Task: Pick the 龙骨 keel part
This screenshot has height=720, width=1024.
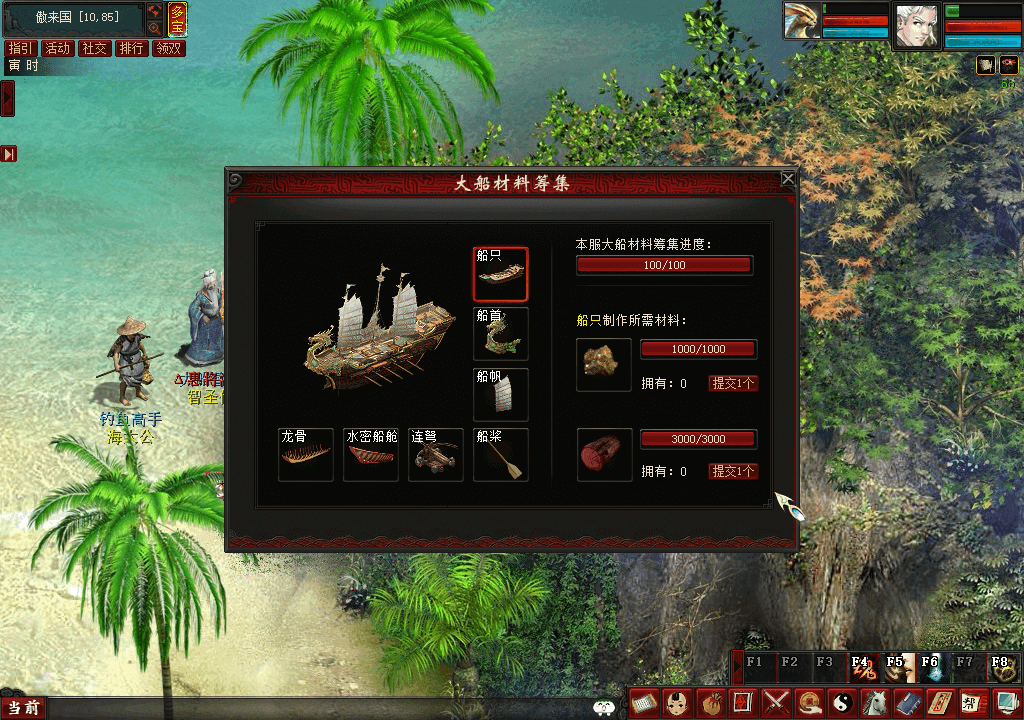Action: coord(305,456)
